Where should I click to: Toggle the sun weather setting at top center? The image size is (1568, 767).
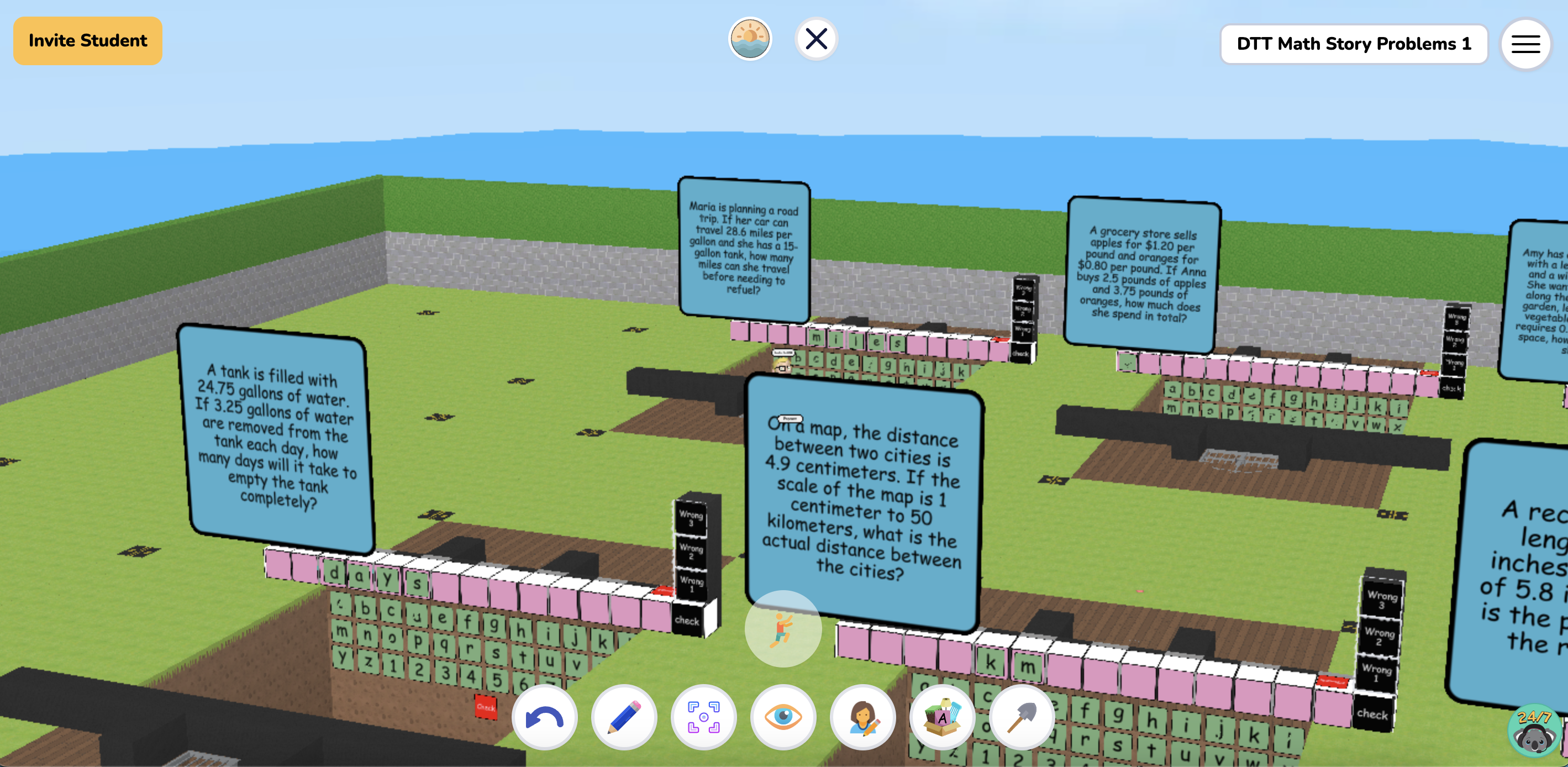(x=750, y=38)
